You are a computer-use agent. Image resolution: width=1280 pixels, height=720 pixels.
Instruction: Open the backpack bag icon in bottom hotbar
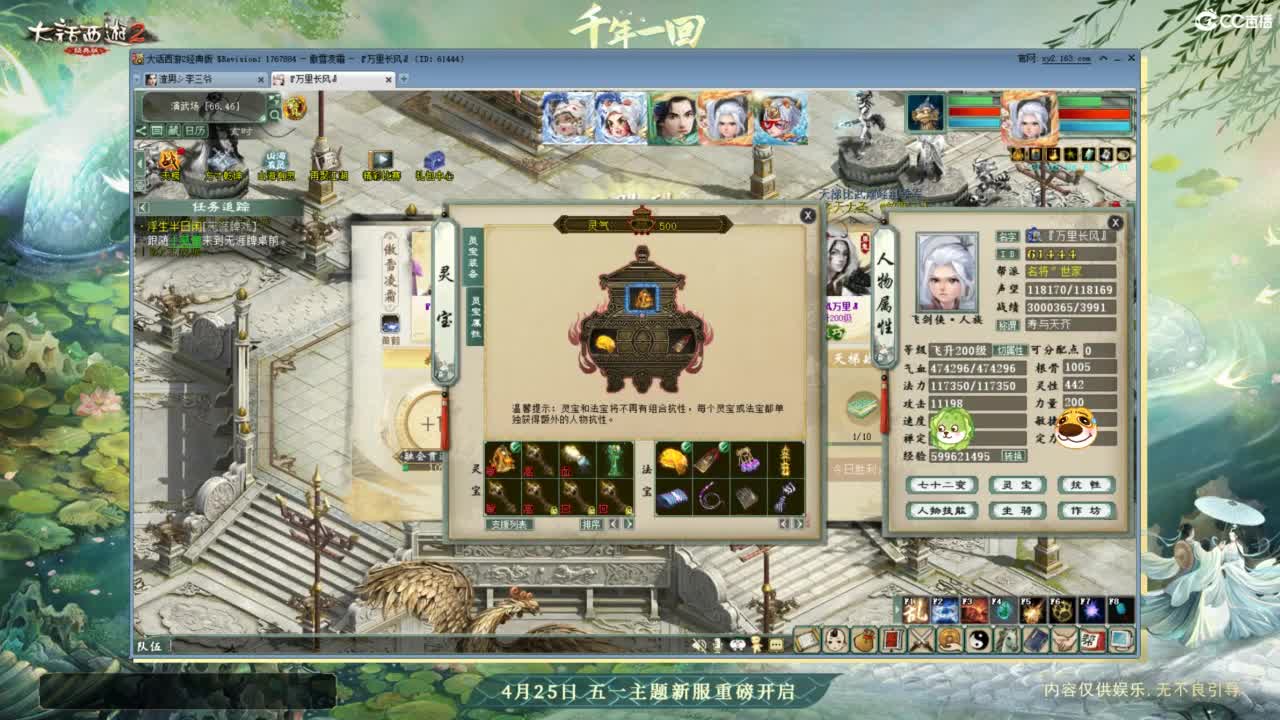tap(865, 639)
